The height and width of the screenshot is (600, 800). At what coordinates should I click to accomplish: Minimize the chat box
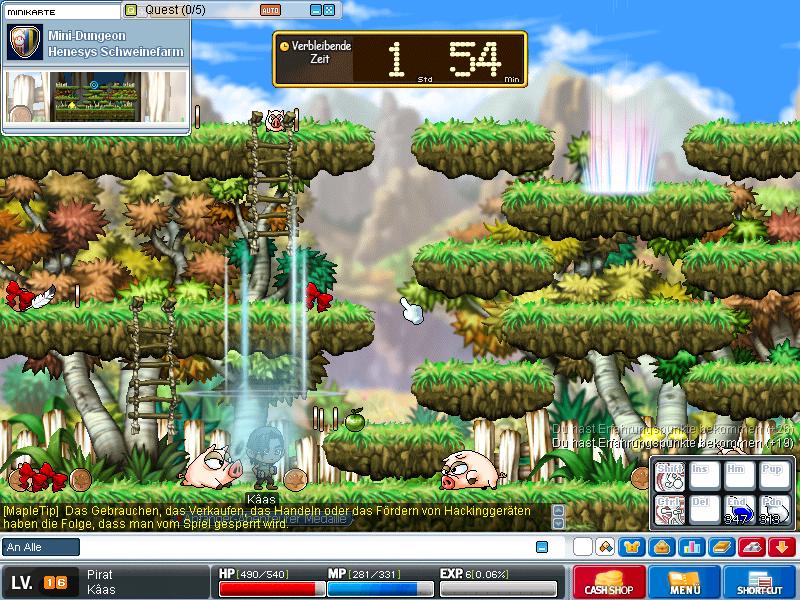coord(542,547)
